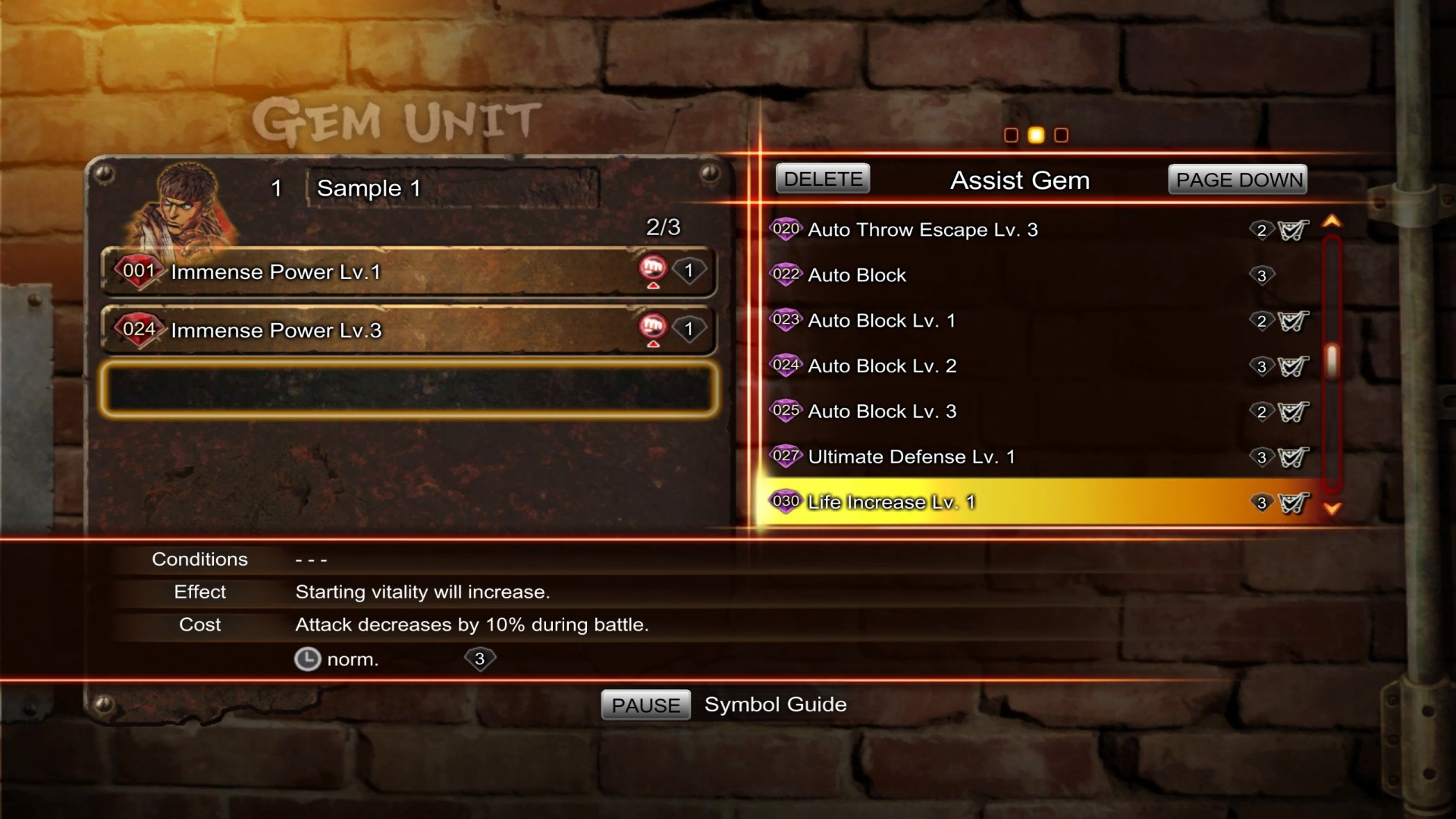Viewport: 1456px width, 819px height.
Task: Click the fist activation icon beside Immense Power Lv.3
Action: (x=653, y=327)
